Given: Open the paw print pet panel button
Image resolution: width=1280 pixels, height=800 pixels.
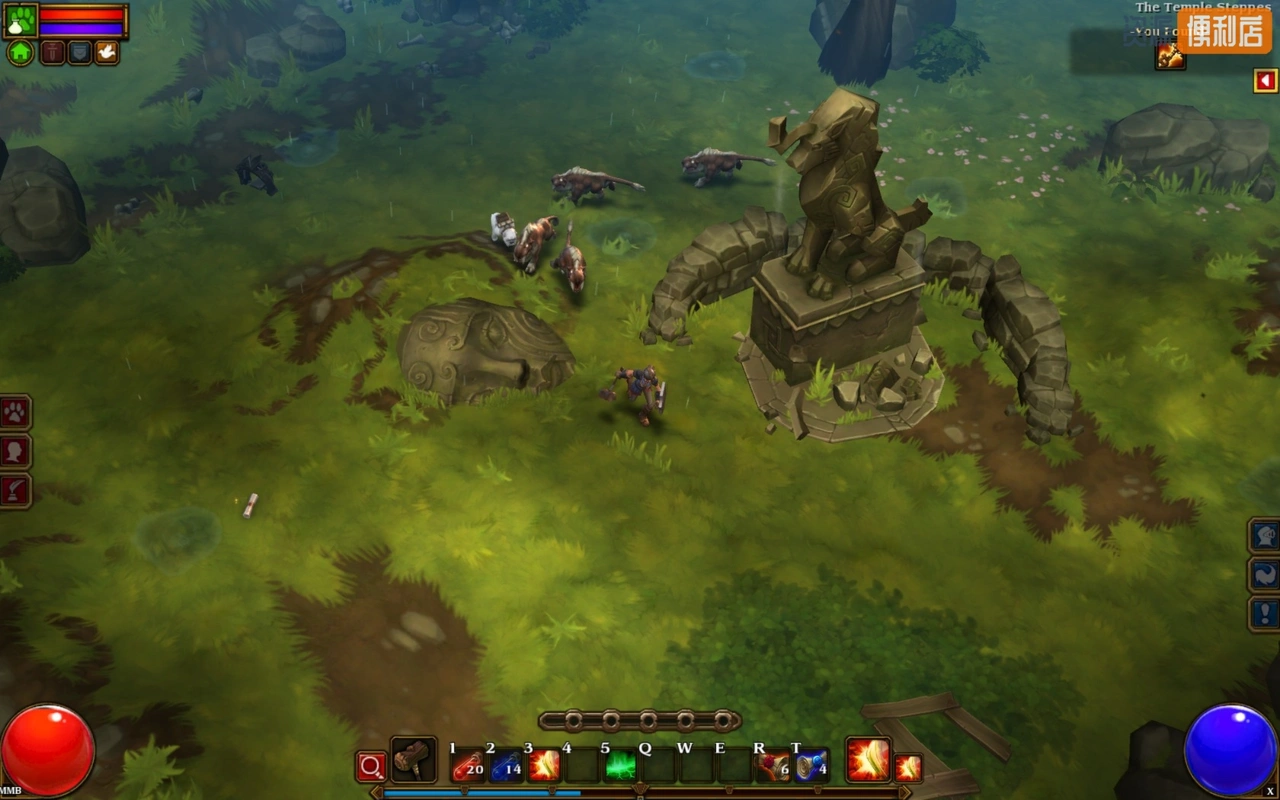Looking at the screenshot, I should (16, 412).
